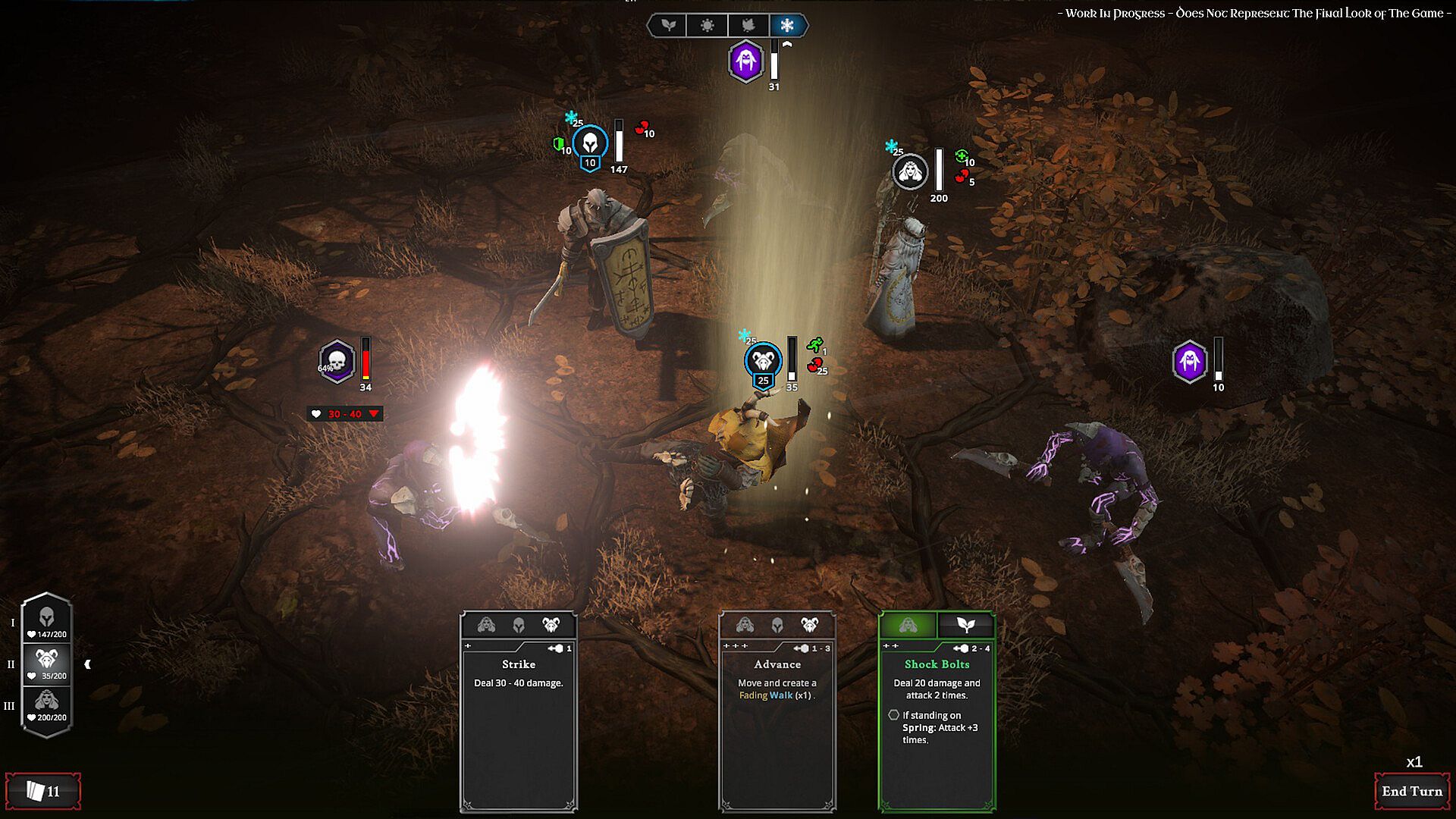Select the hooded woman party portrait
The width and height of the screenshot is (1456, 819).
pyautogui.click(x=47, y=704)
